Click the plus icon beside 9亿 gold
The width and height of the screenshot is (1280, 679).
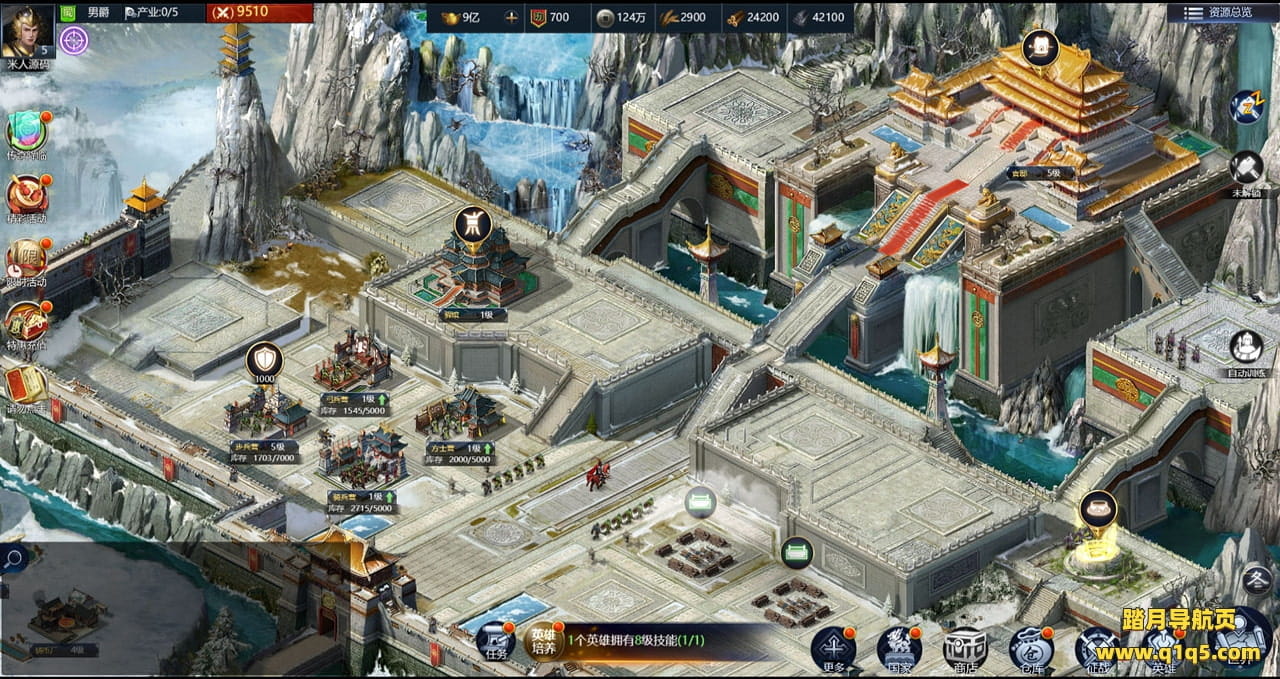click(512, 17)
